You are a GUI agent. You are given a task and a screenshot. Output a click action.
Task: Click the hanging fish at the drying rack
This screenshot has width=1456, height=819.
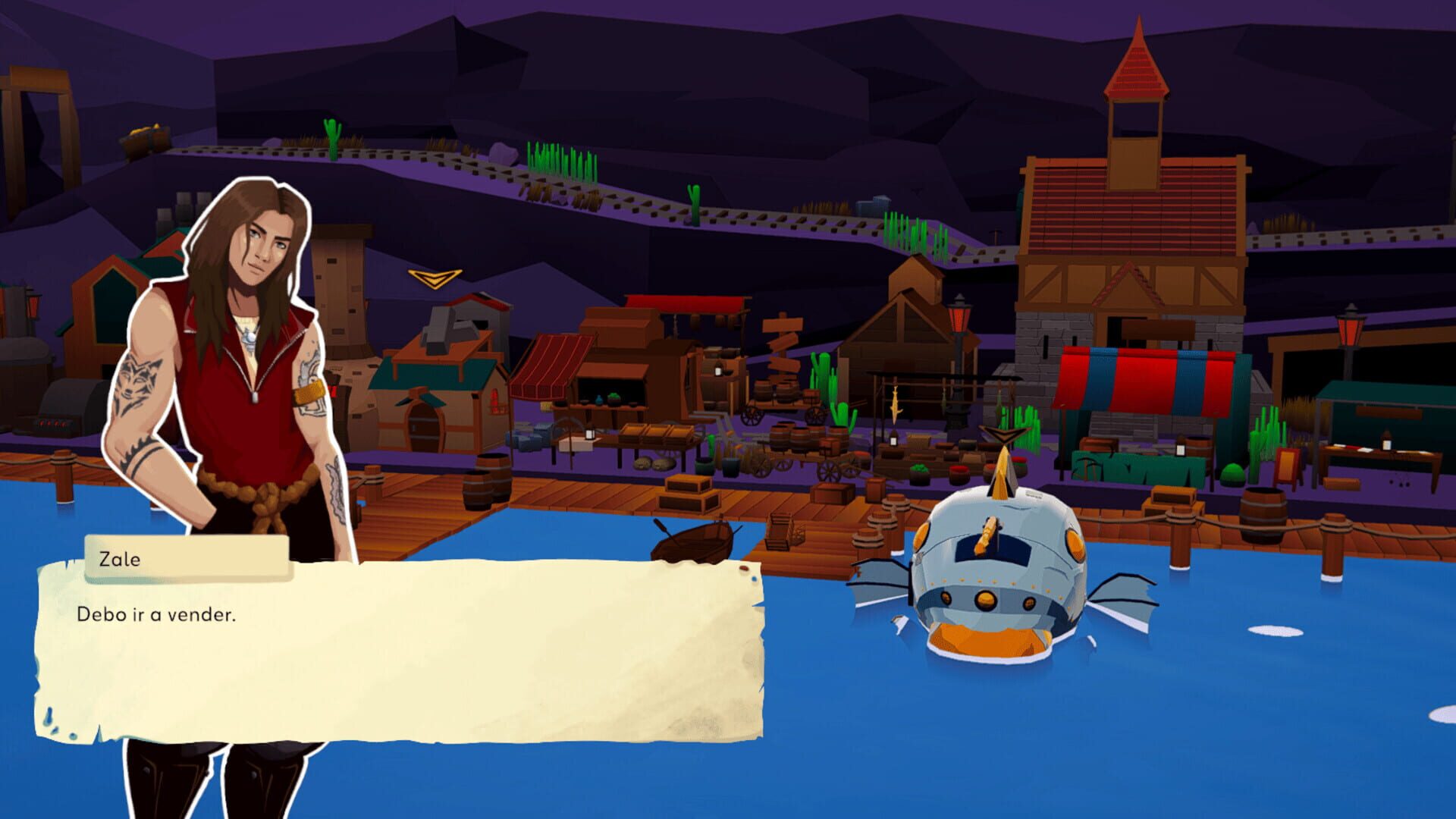(895, 406)
